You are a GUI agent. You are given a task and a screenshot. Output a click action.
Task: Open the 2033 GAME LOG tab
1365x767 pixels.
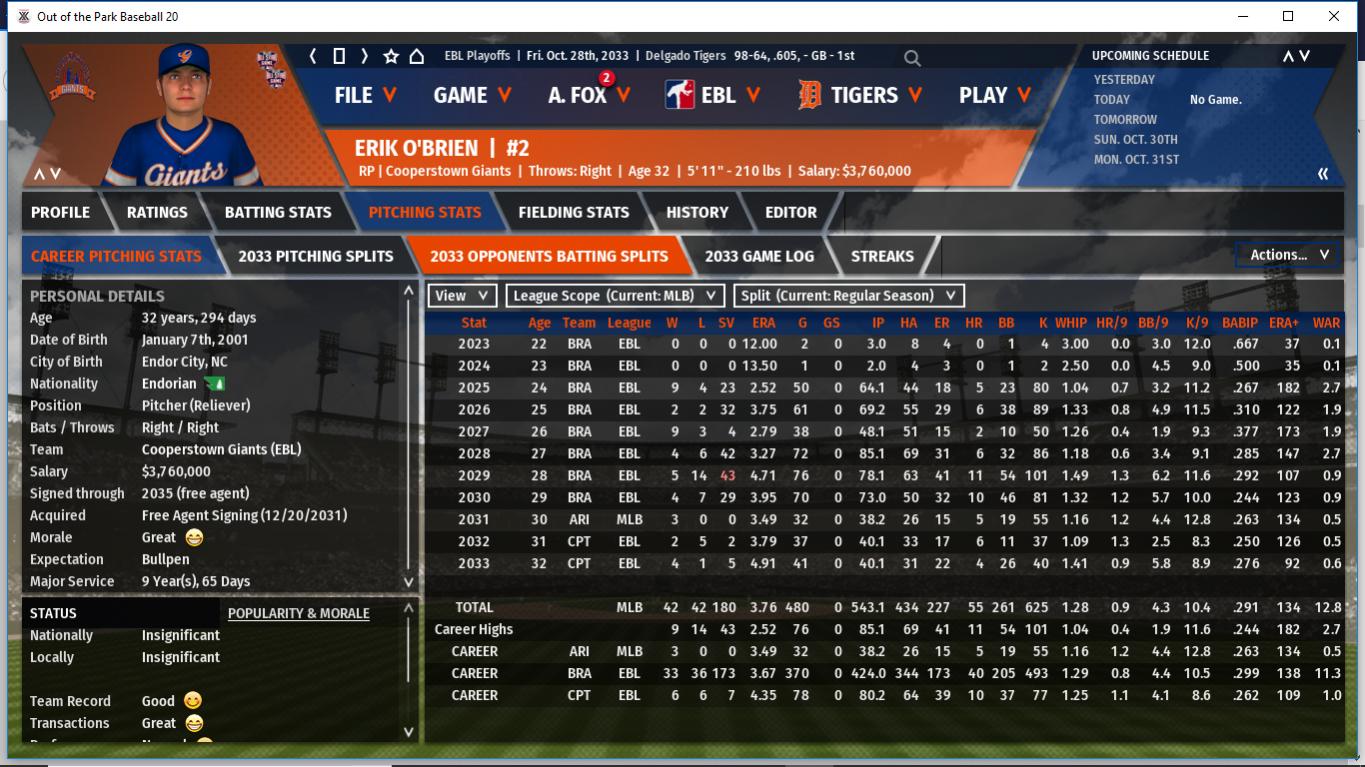click(759, 256)
